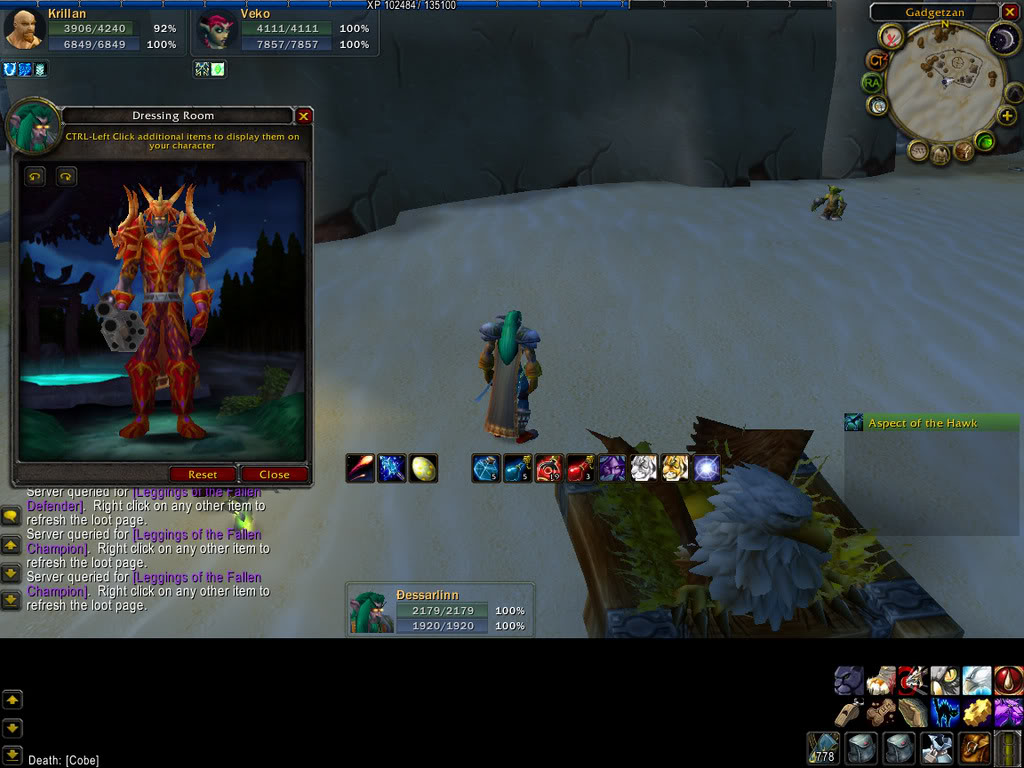
Task: Click the white tiger mount icon
Action: coord(643,468)
